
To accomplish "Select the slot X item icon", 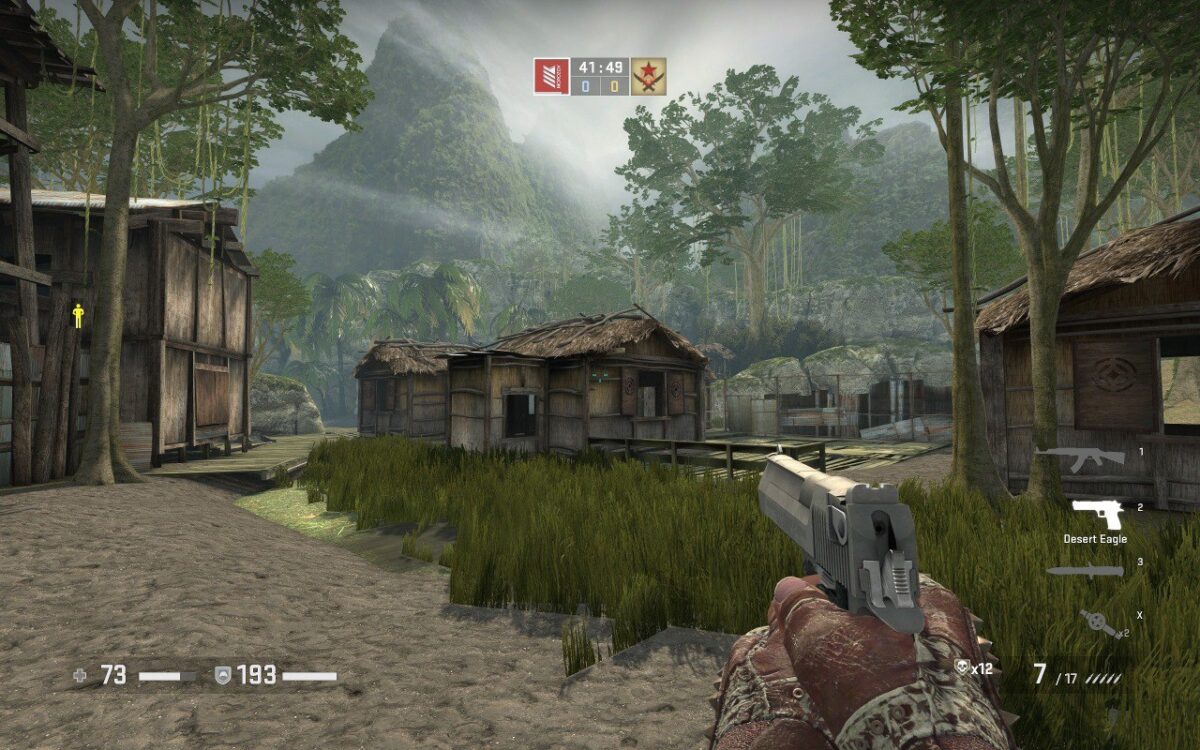I will click(x=1102, y=624).
